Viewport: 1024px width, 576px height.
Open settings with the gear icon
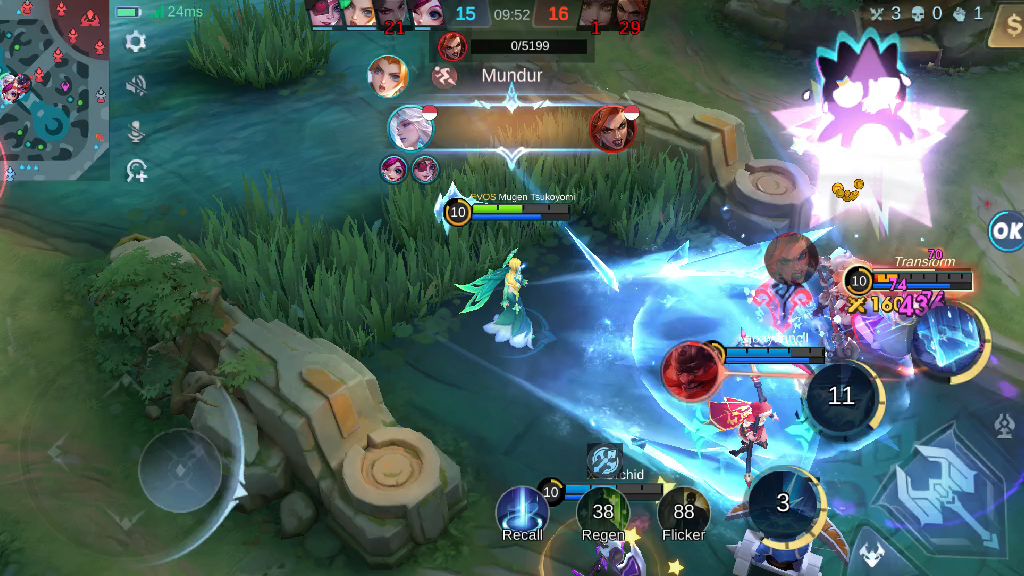click(136, 42)
